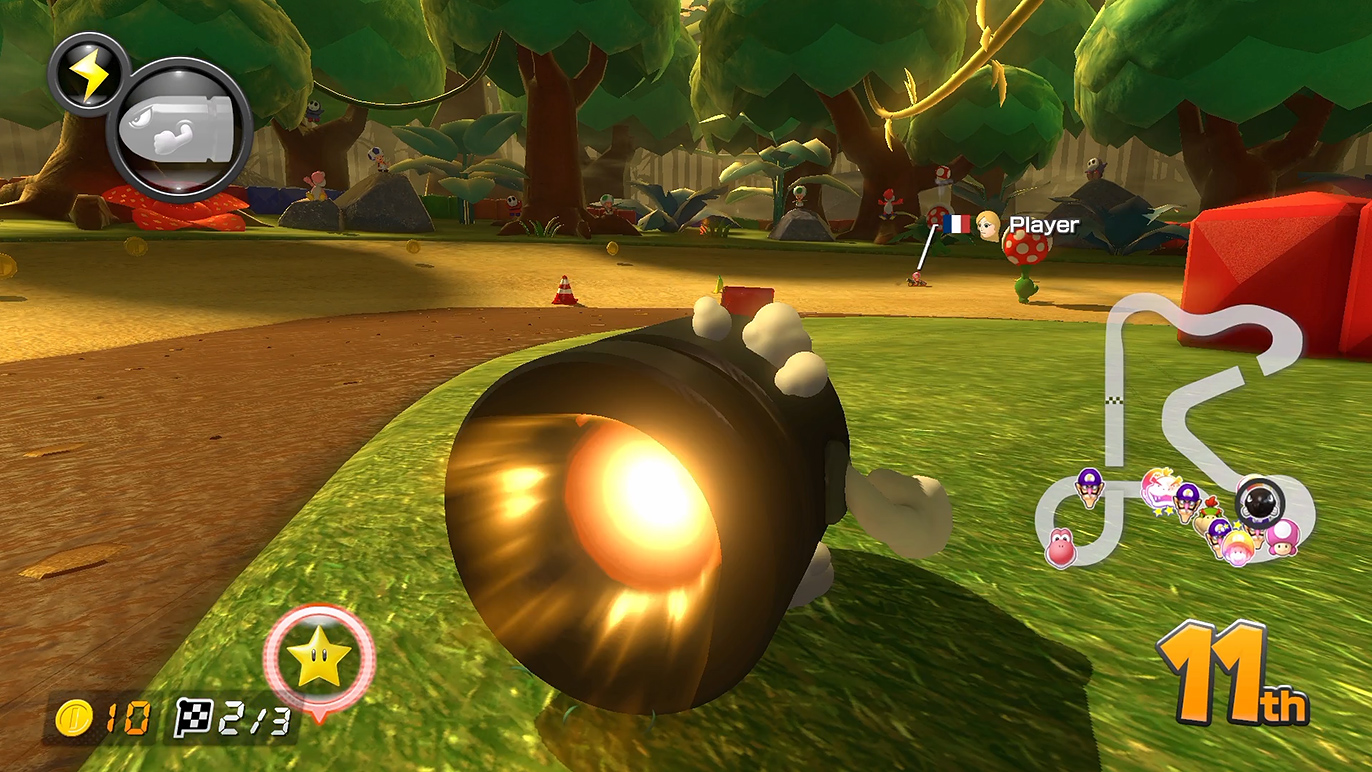1372x772 pixels.
Task: Select the Bullet Bill item slot
Action: [179, 129]
